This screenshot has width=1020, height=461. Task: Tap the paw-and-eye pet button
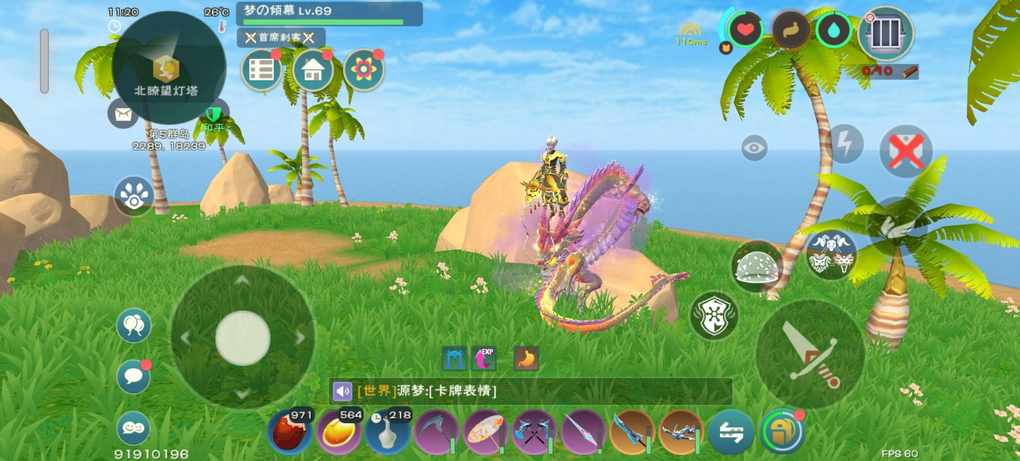click(133, 196)
